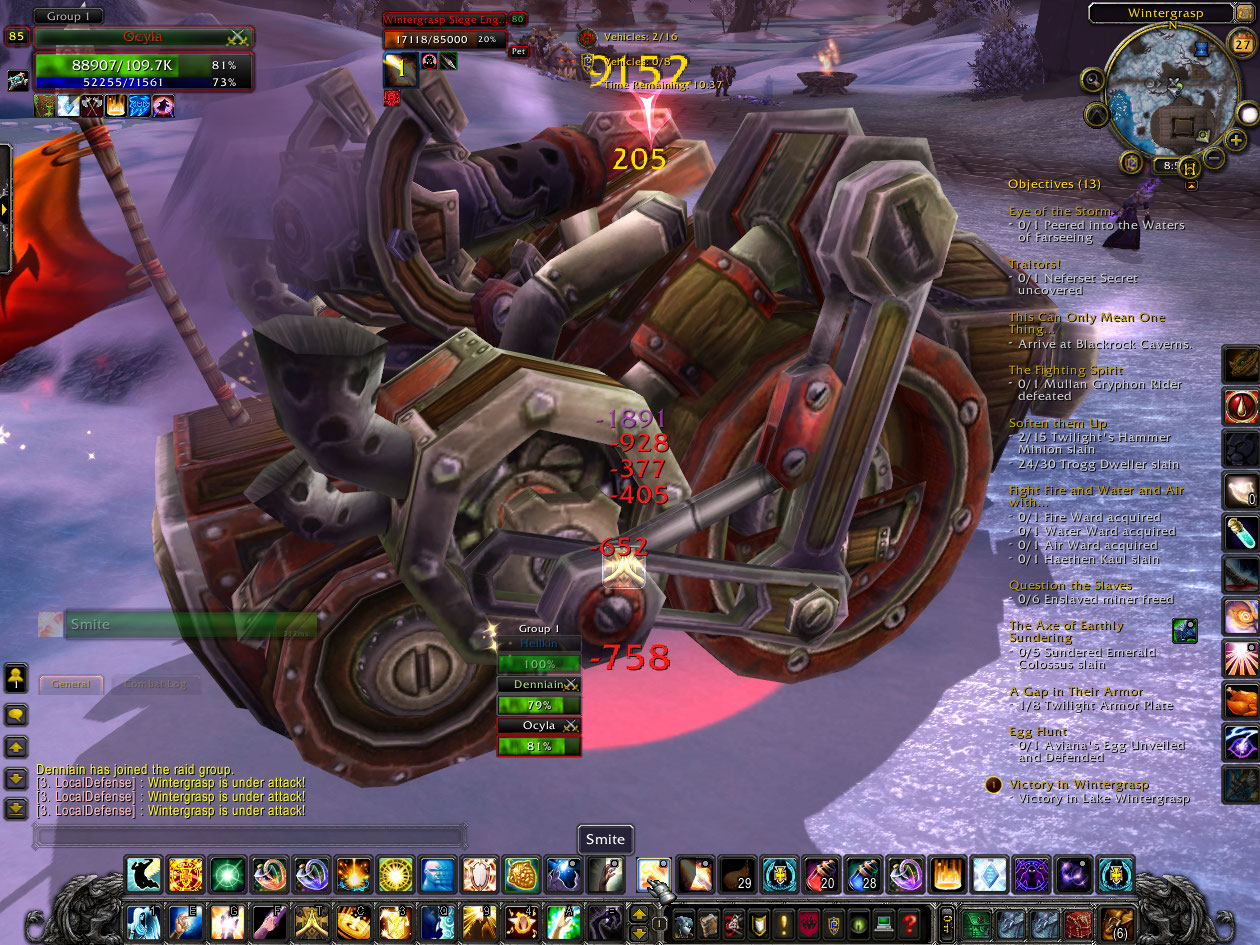Open the bag slot showing (6)
This screenshot has width=1260, height=945.
click(x=1116, y=923)
